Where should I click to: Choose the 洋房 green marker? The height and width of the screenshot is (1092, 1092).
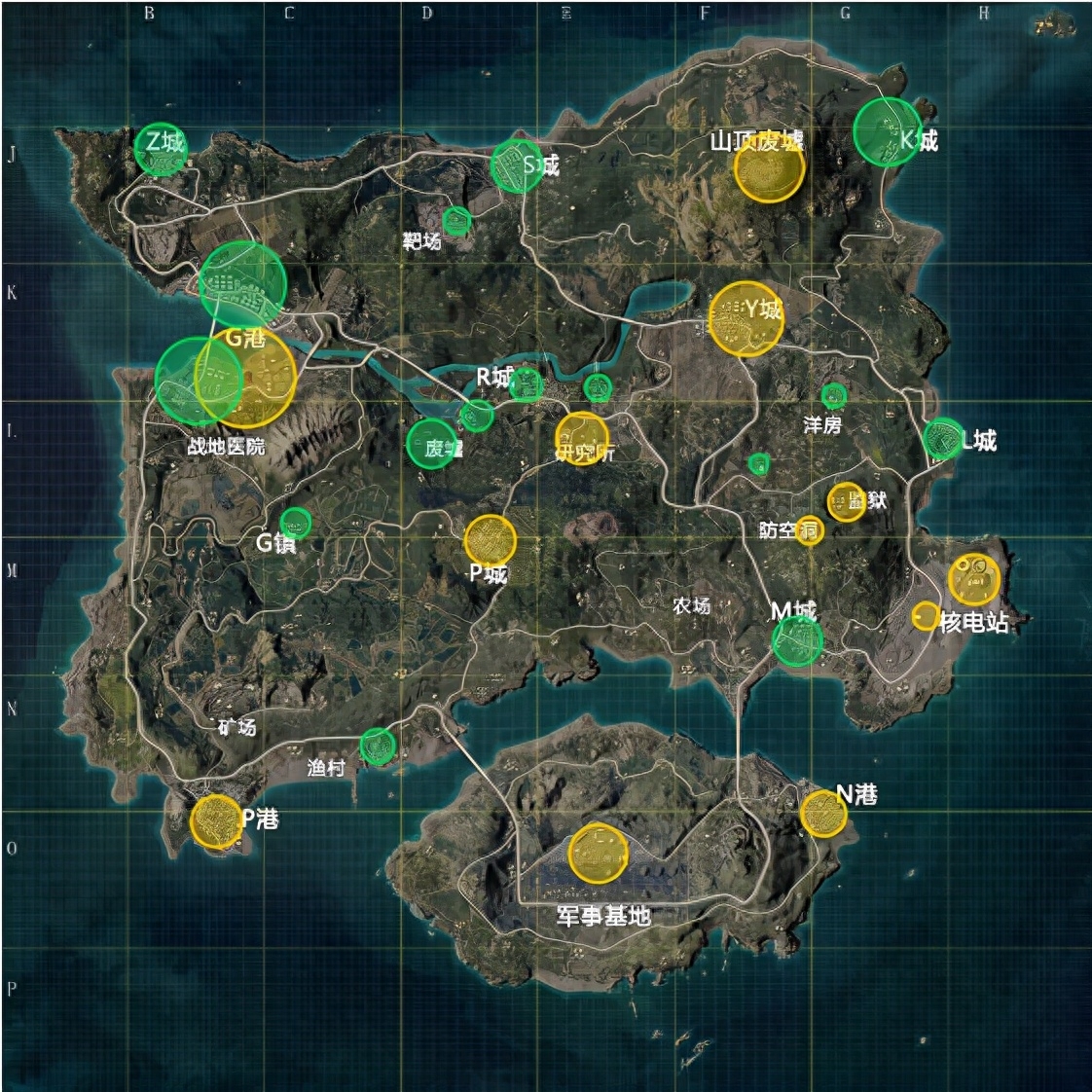coord(833,395)
